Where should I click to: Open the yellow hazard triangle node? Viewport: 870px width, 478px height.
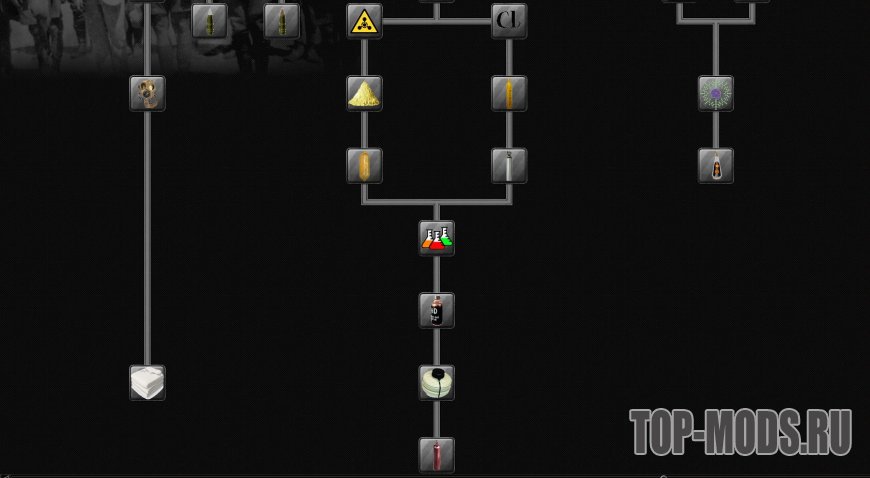point(364,20)
